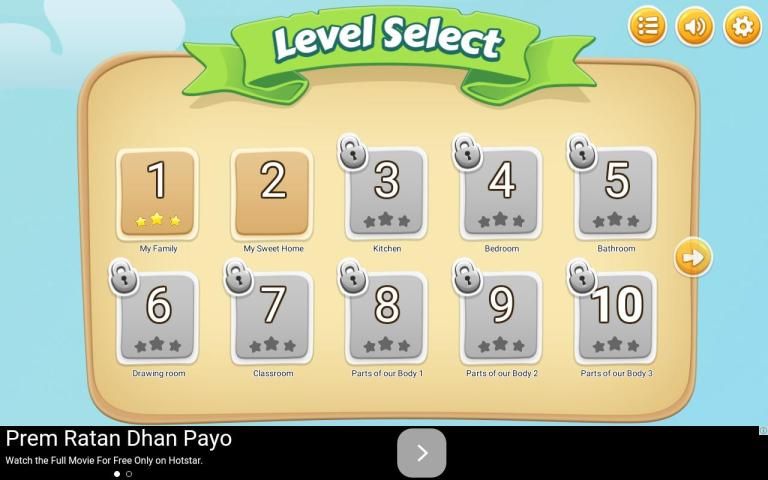The image size is (768, 480).
Task: Click the ad banner arrow button
Action: click(x=421, y=453)
